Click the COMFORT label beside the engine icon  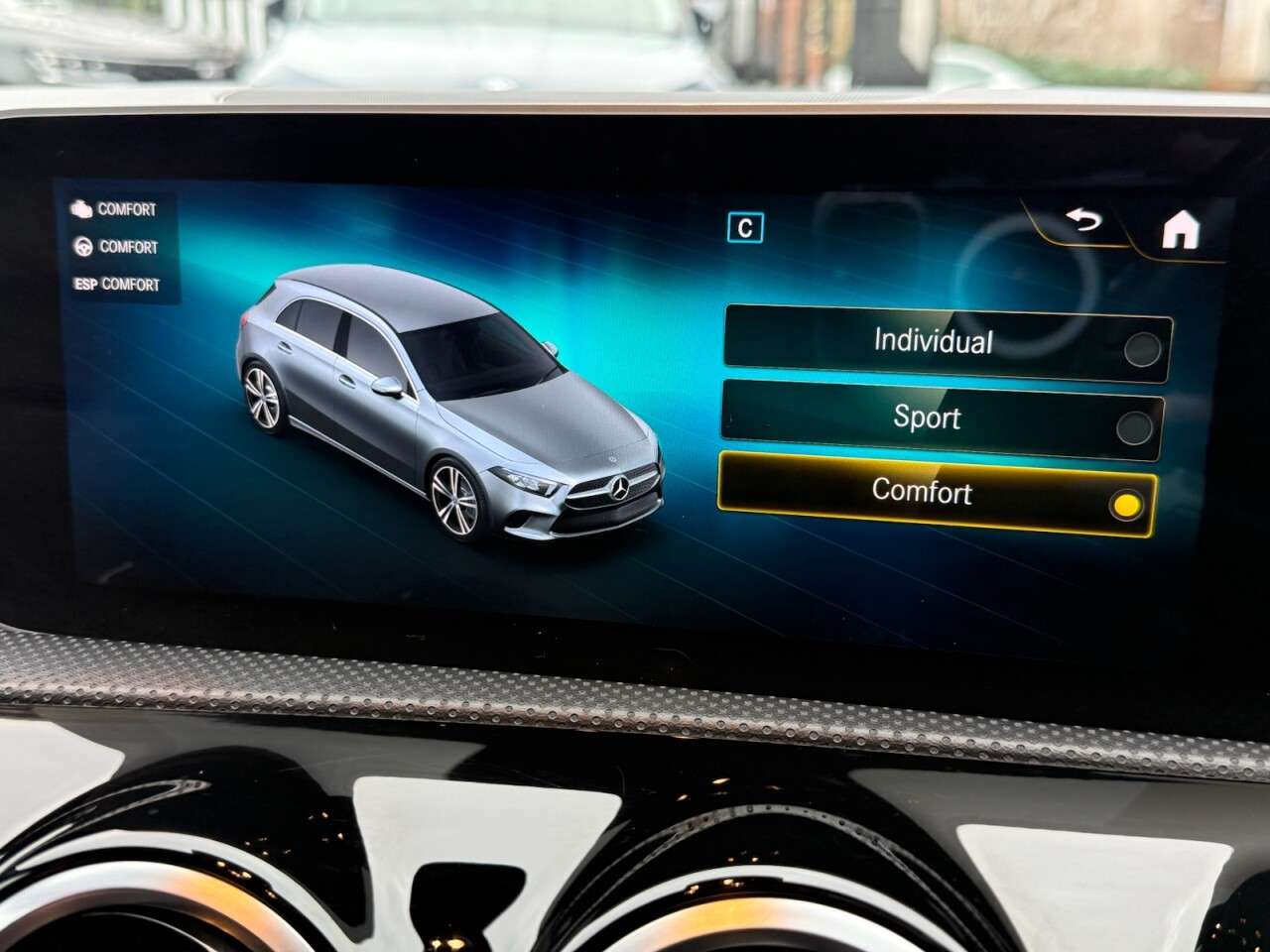126,209
